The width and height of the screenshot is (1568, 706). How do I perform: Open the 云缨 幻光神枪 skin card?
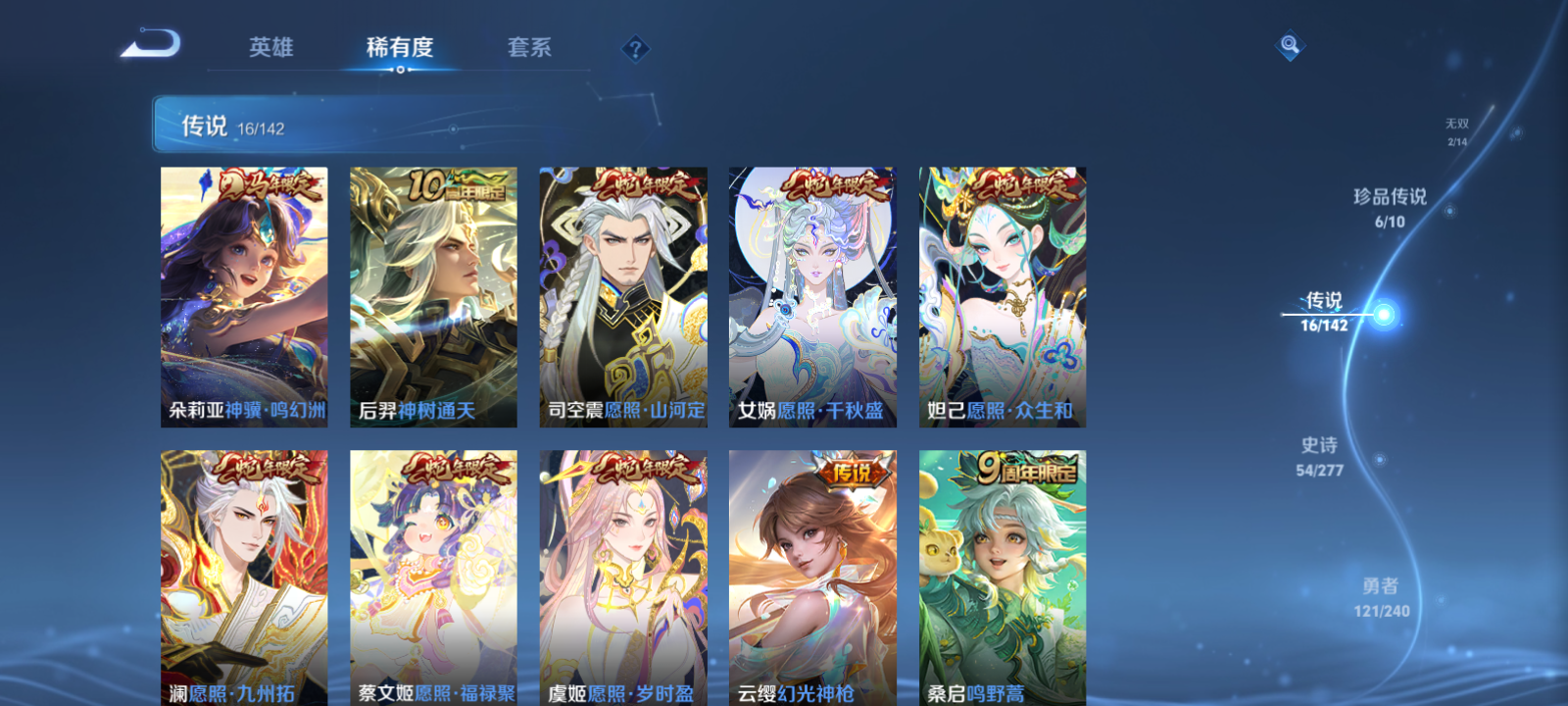click(812, 579)
